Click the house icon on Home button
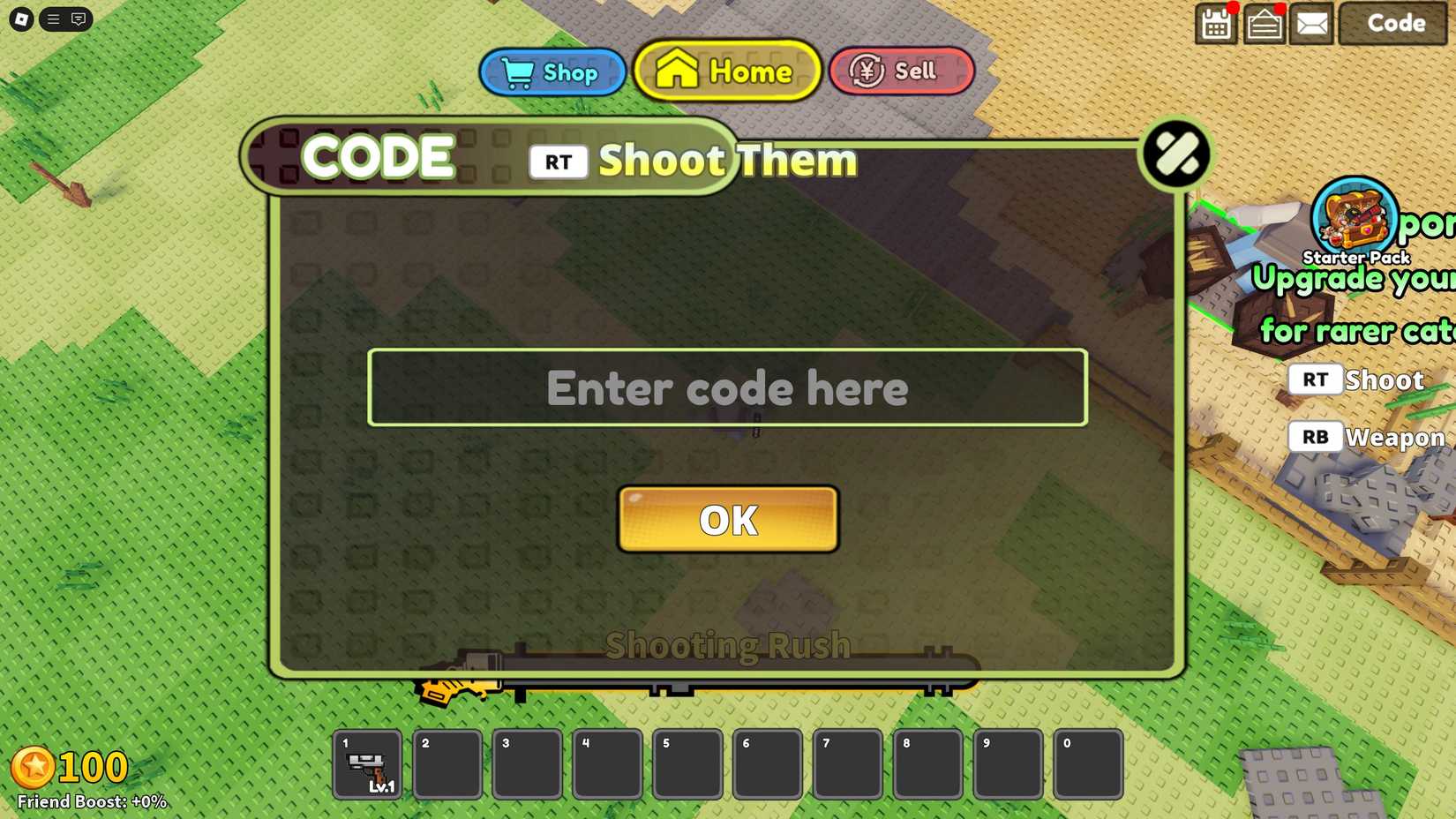The width and height of the screenshot is (1456, 819). 679,71
